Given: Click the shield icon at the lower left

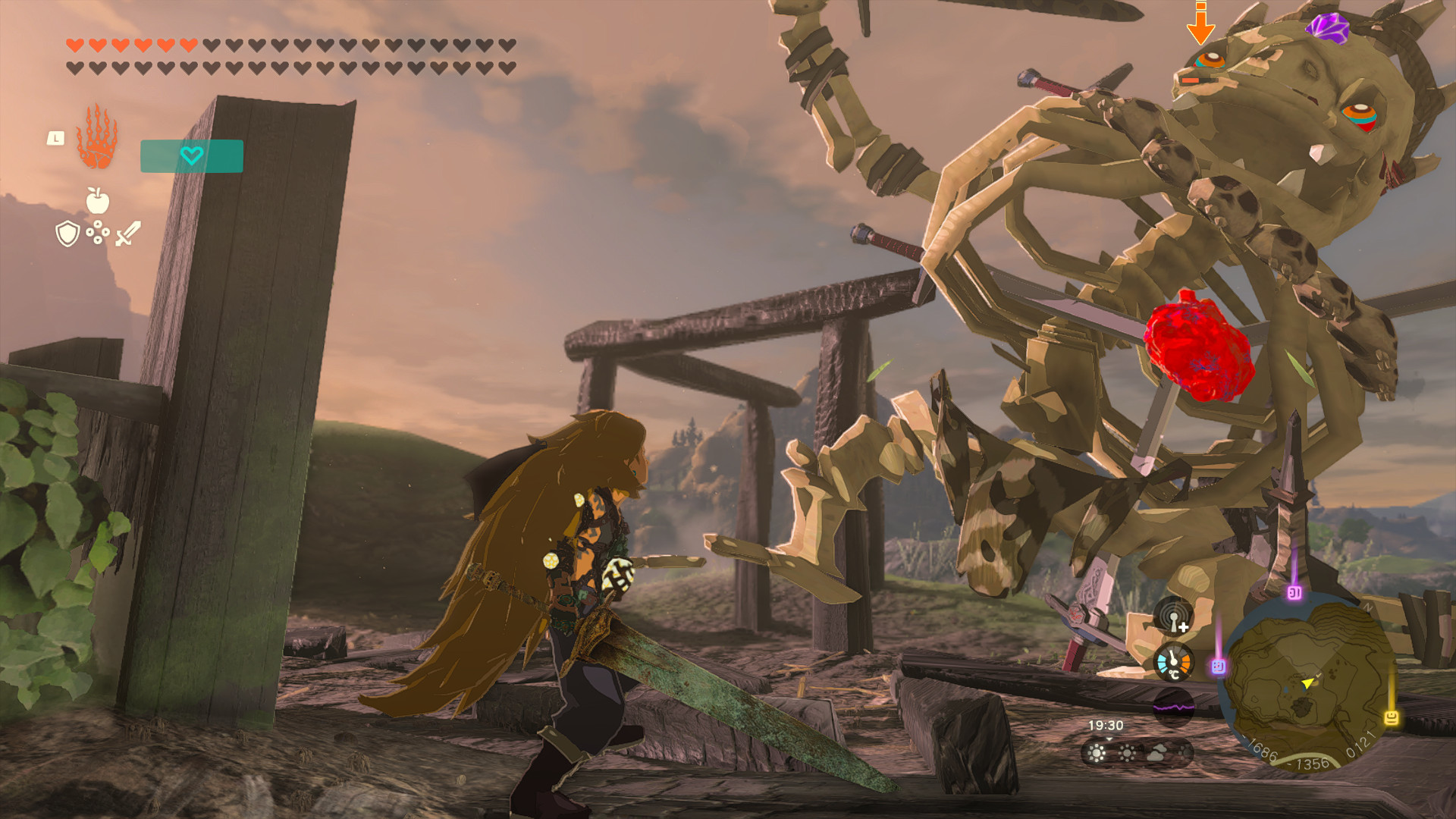Looking at the screenshot, I should click(x=67, y=234).
